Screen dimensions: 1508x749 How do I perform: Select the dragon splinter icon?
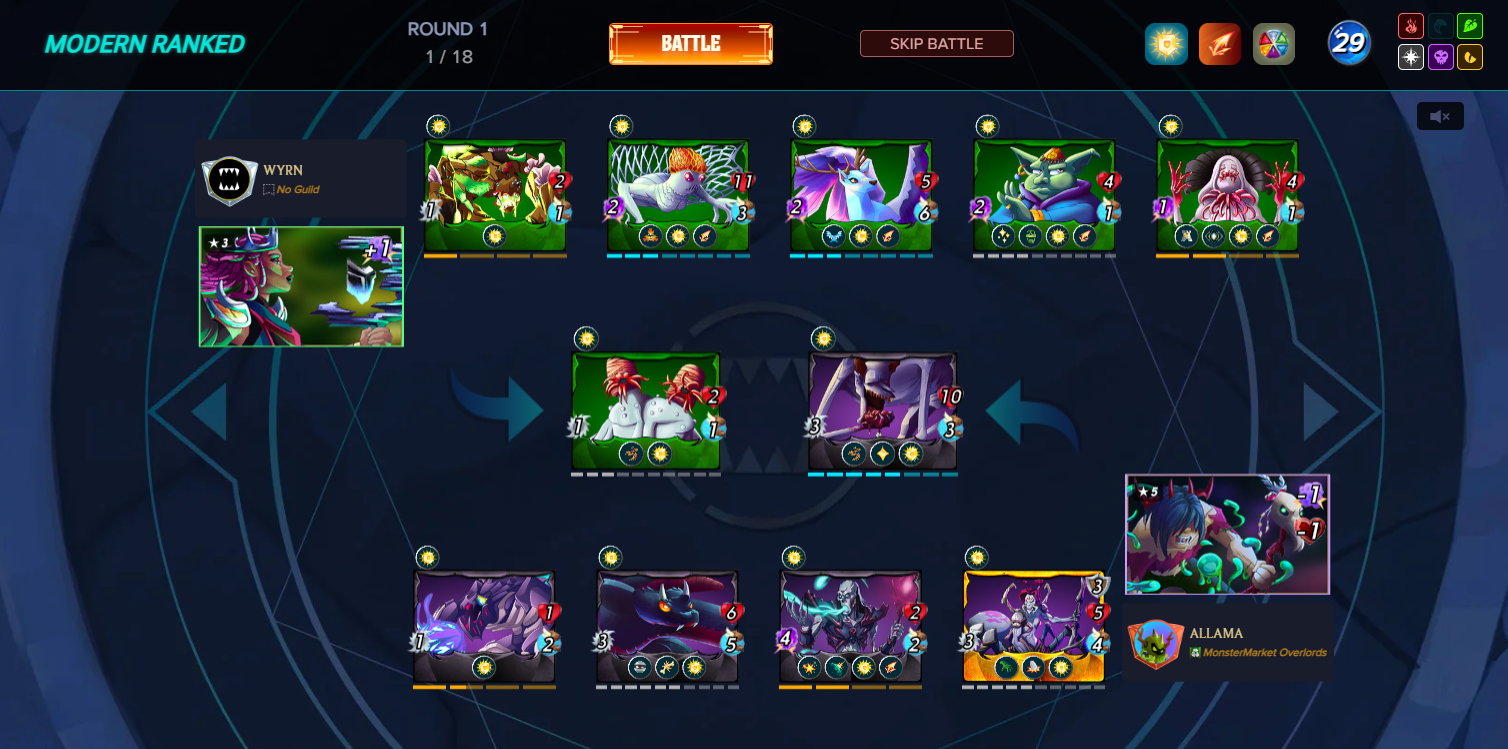(1470, 57)
